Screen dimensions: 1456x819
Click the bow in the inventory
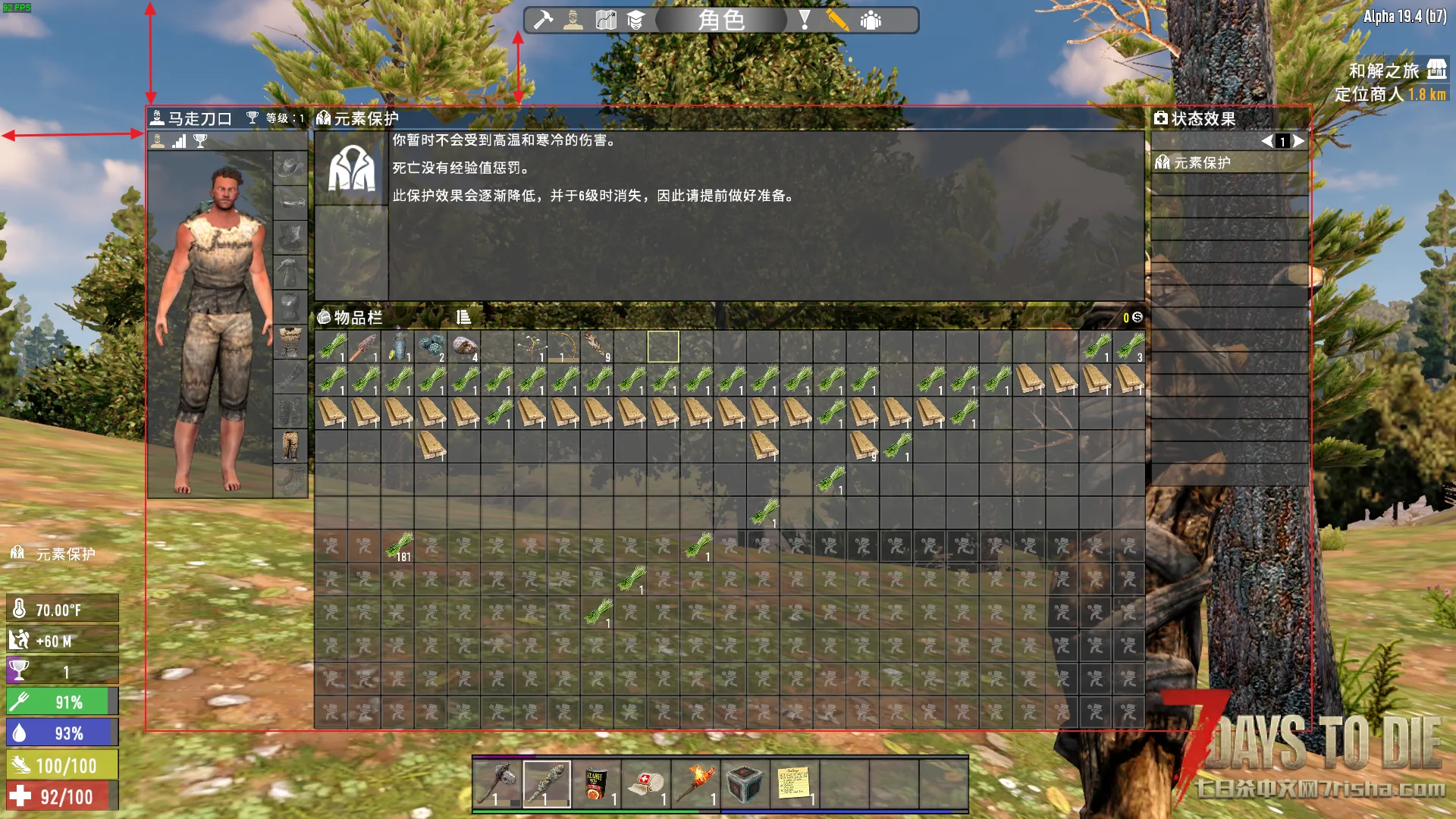click(563, 347)
